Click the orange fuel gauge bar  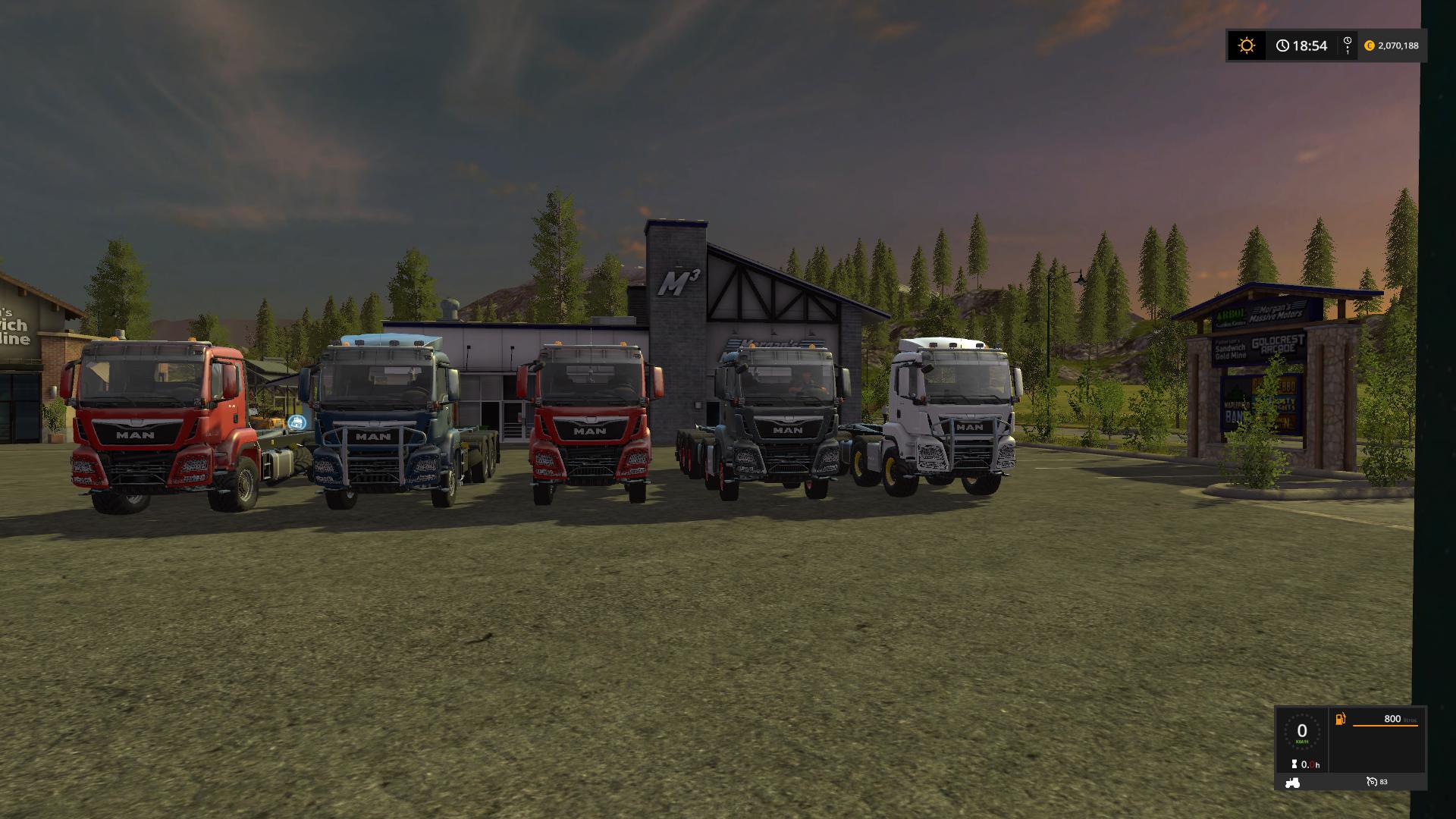point(1385,726)
